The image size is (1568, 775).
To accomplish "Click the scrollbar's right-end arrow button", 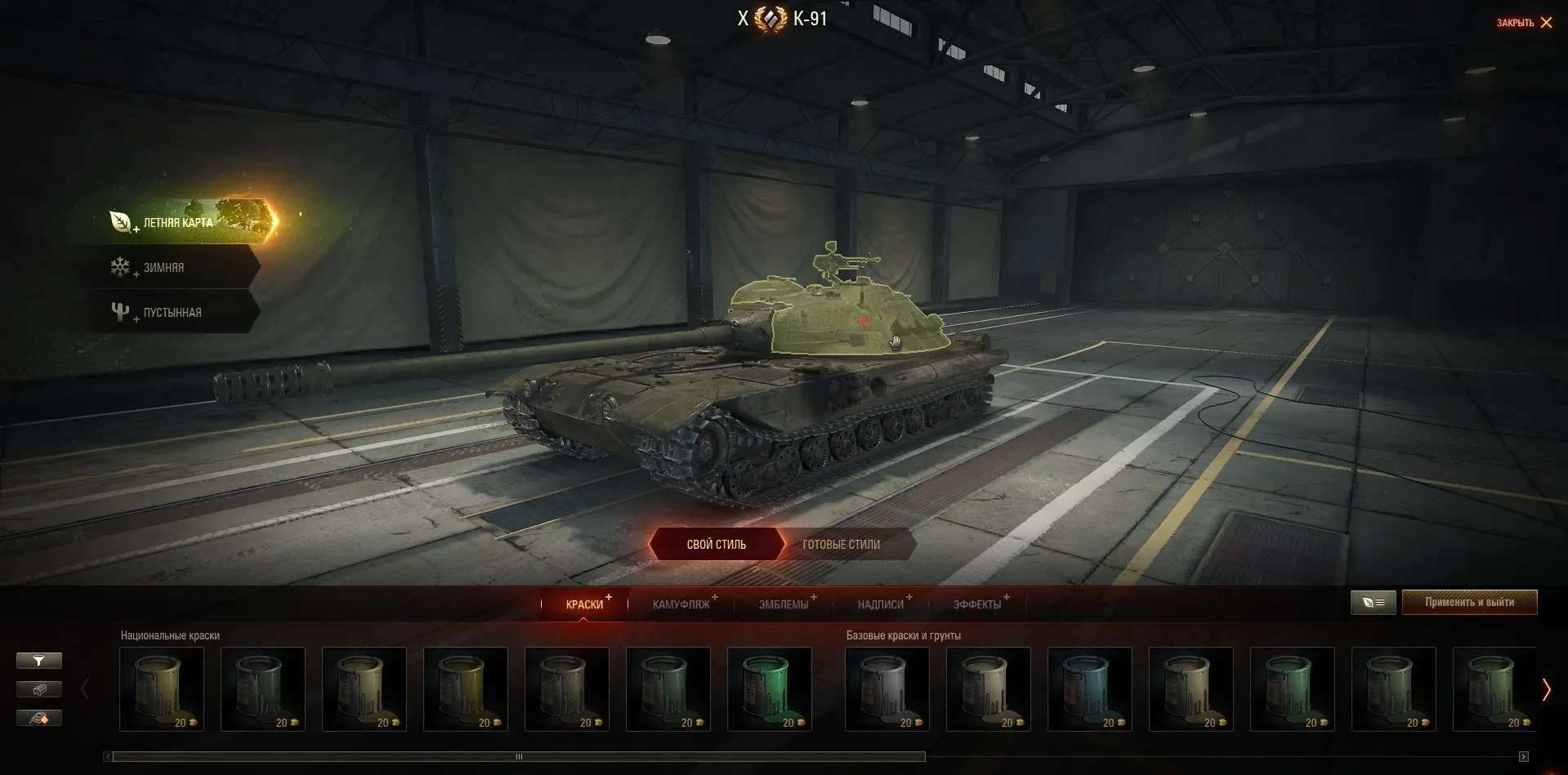I will (x=1523, y=757).
